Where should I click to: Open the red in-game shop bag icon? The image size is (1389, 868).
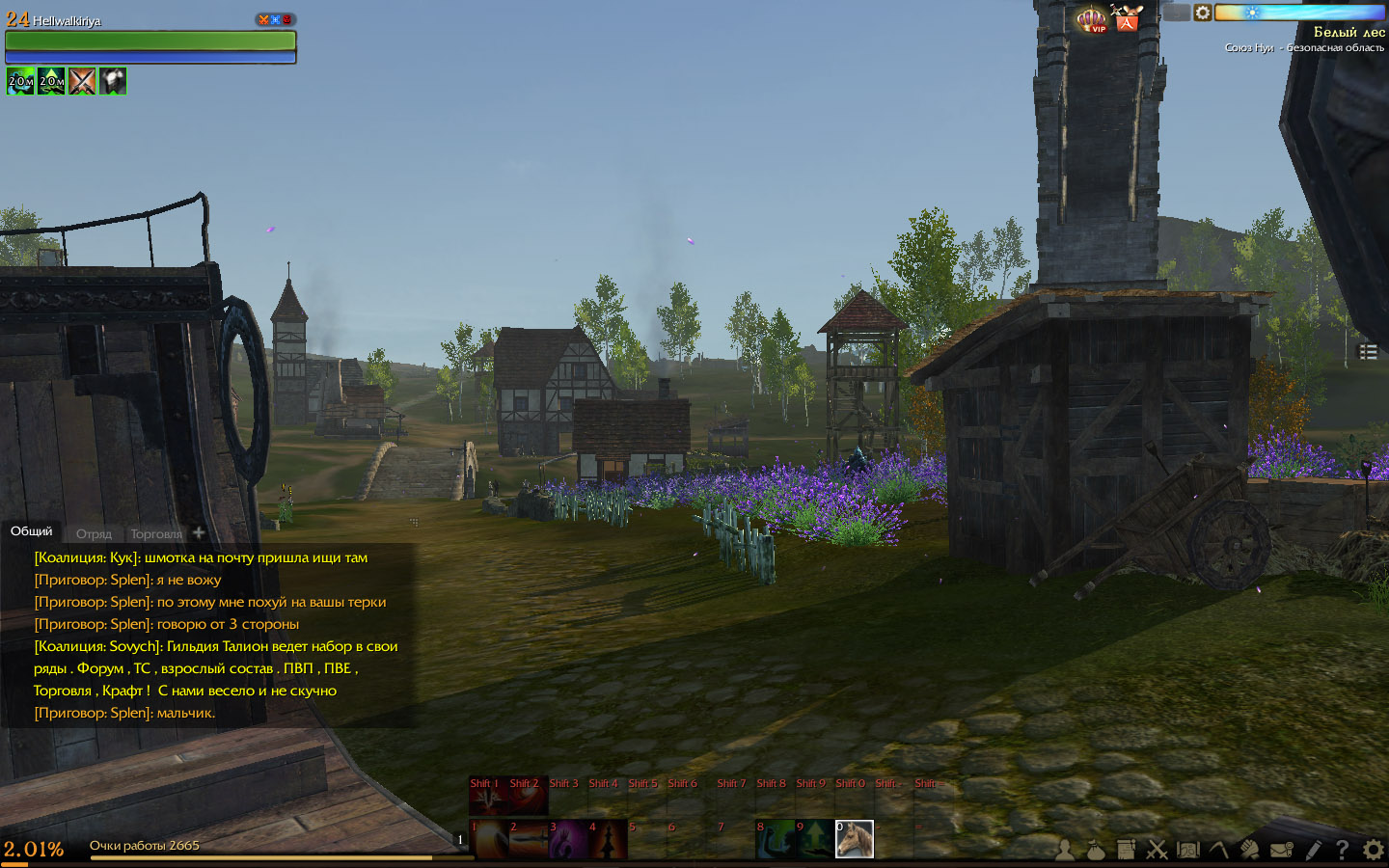tap(1127, 19)
